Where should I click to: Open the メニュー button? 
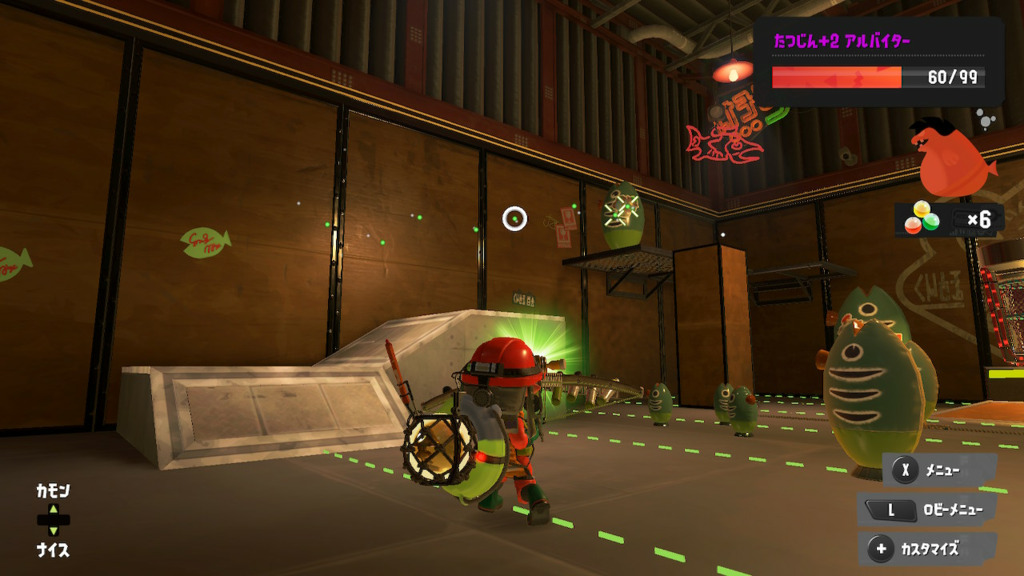click(938, 469)
